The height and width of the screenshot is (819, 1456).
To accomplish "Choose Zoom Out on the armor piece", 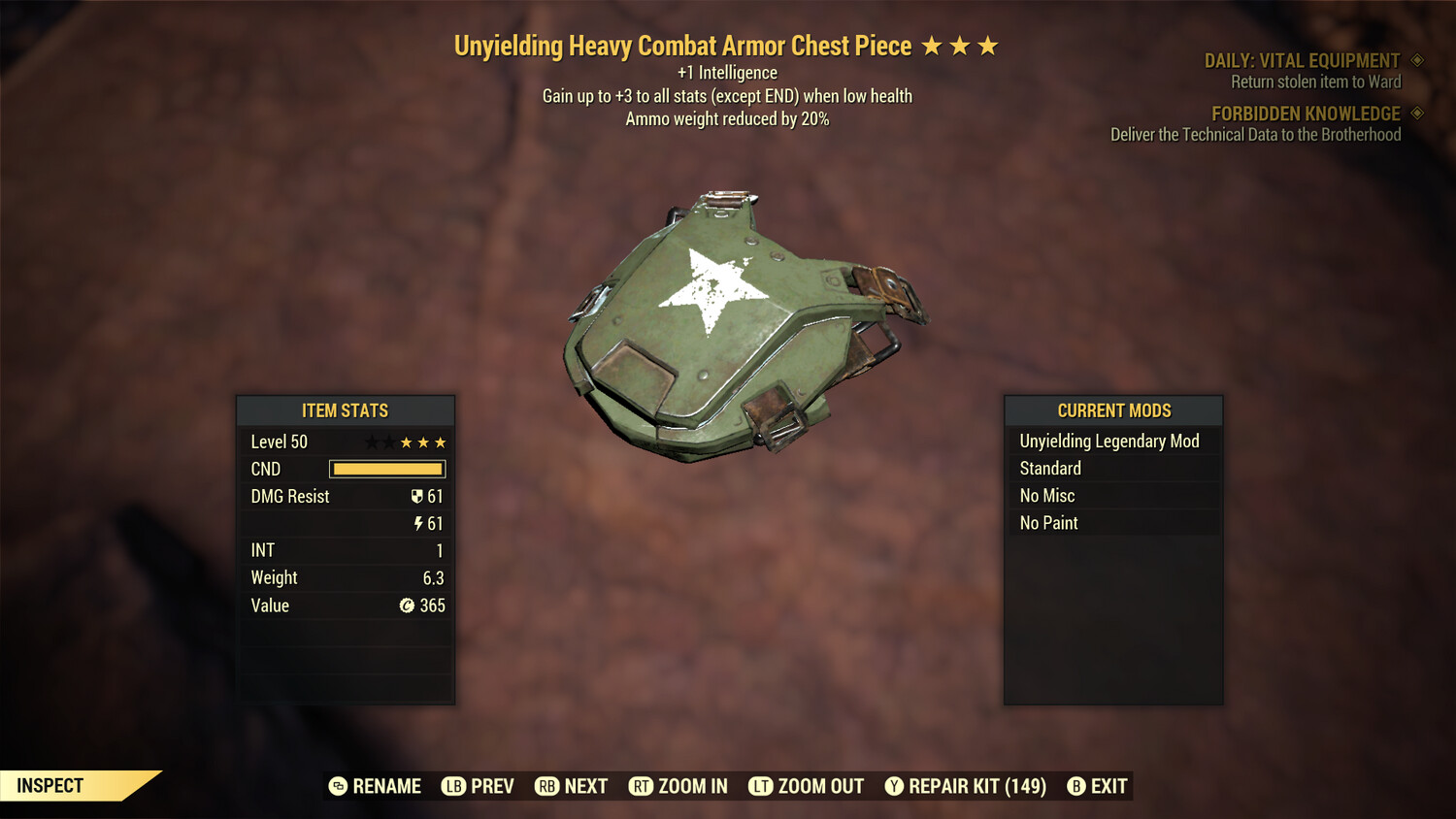I will point(807,786).
